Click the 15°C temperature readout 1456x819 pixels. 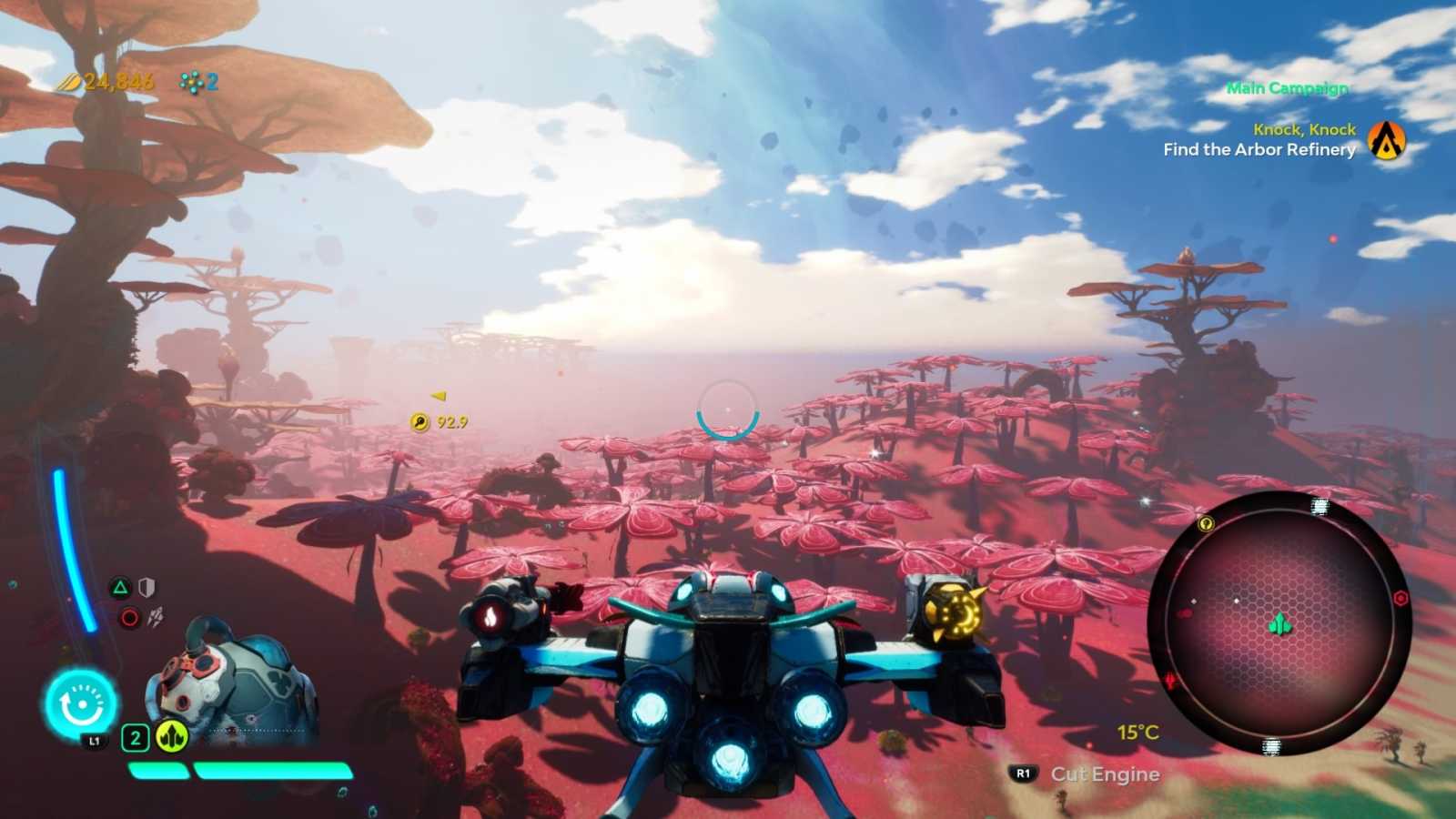(x=1137, y=731)
